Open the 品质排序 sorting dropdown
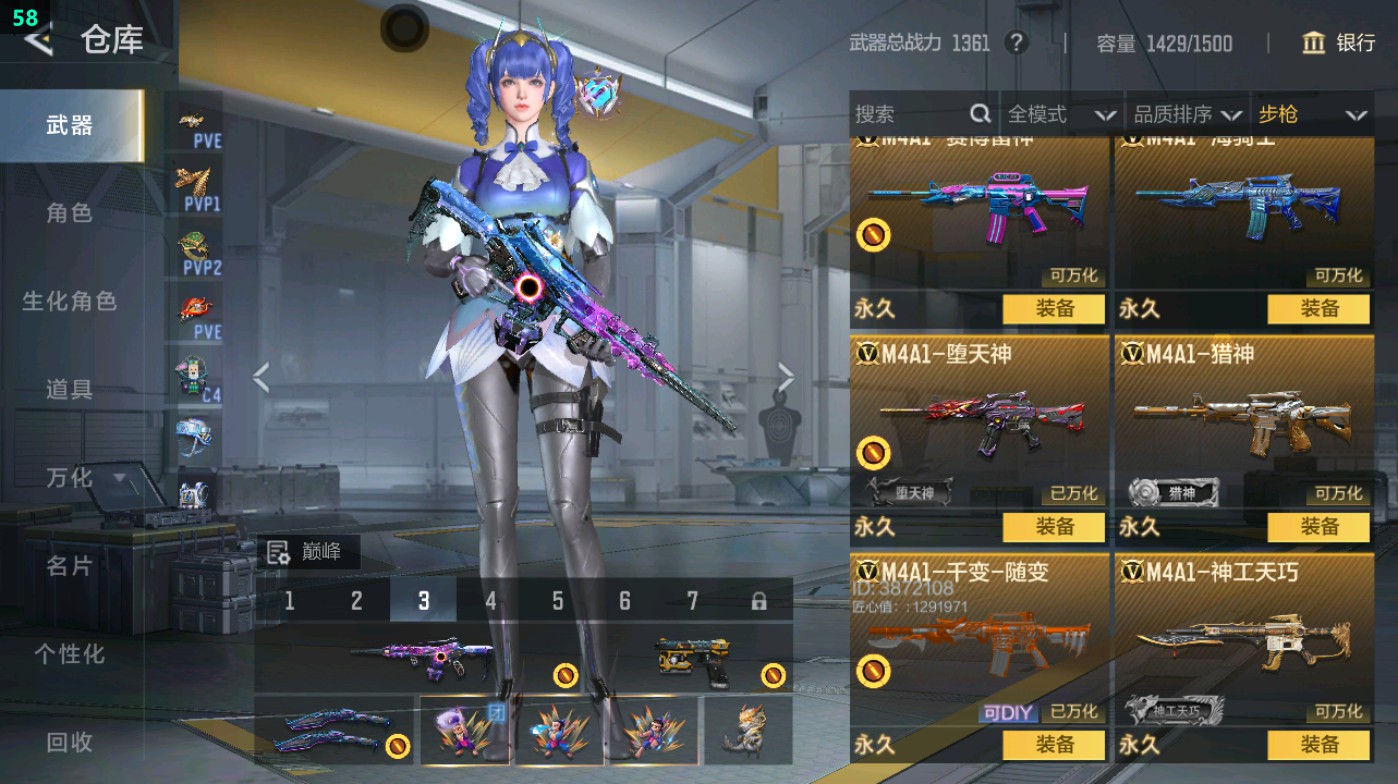 click(1186, 114)
